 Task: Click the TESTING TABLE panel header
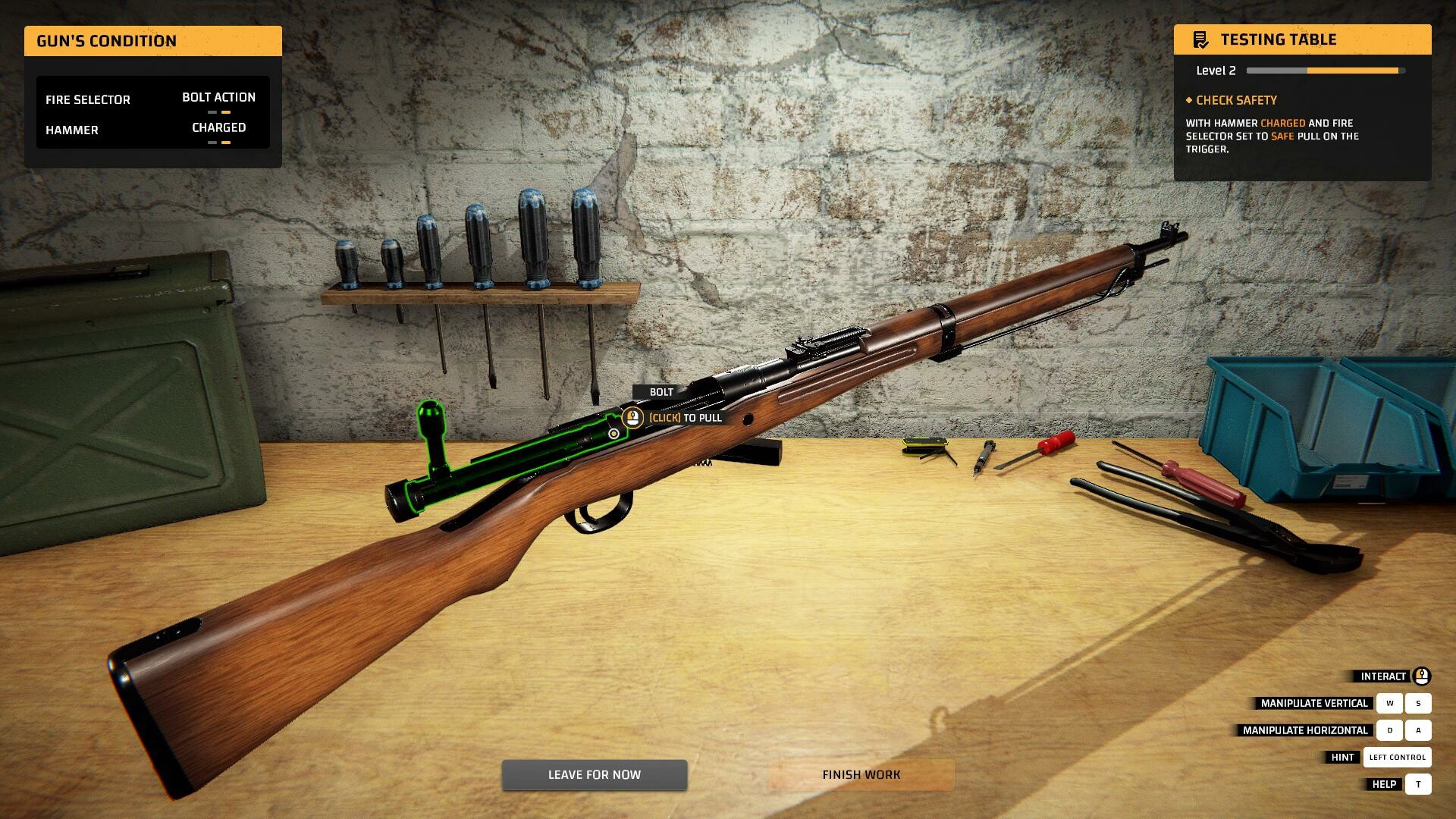pos(1280,39)
